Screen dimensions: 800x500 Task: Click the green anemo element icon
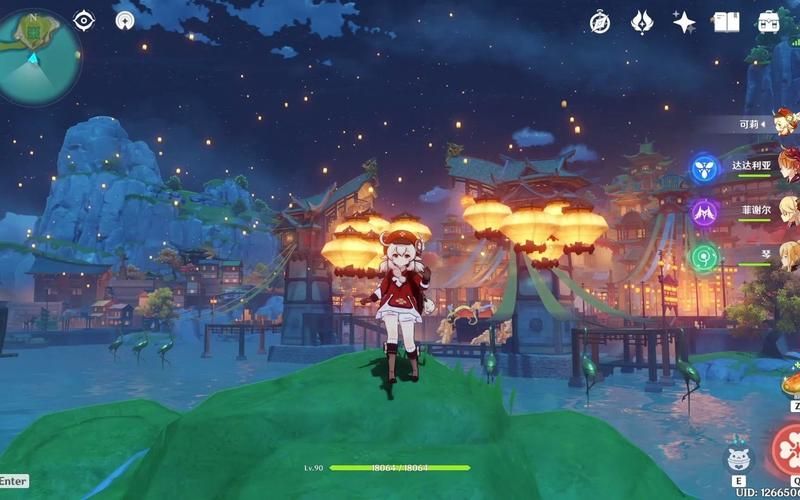tap(705, 257)
